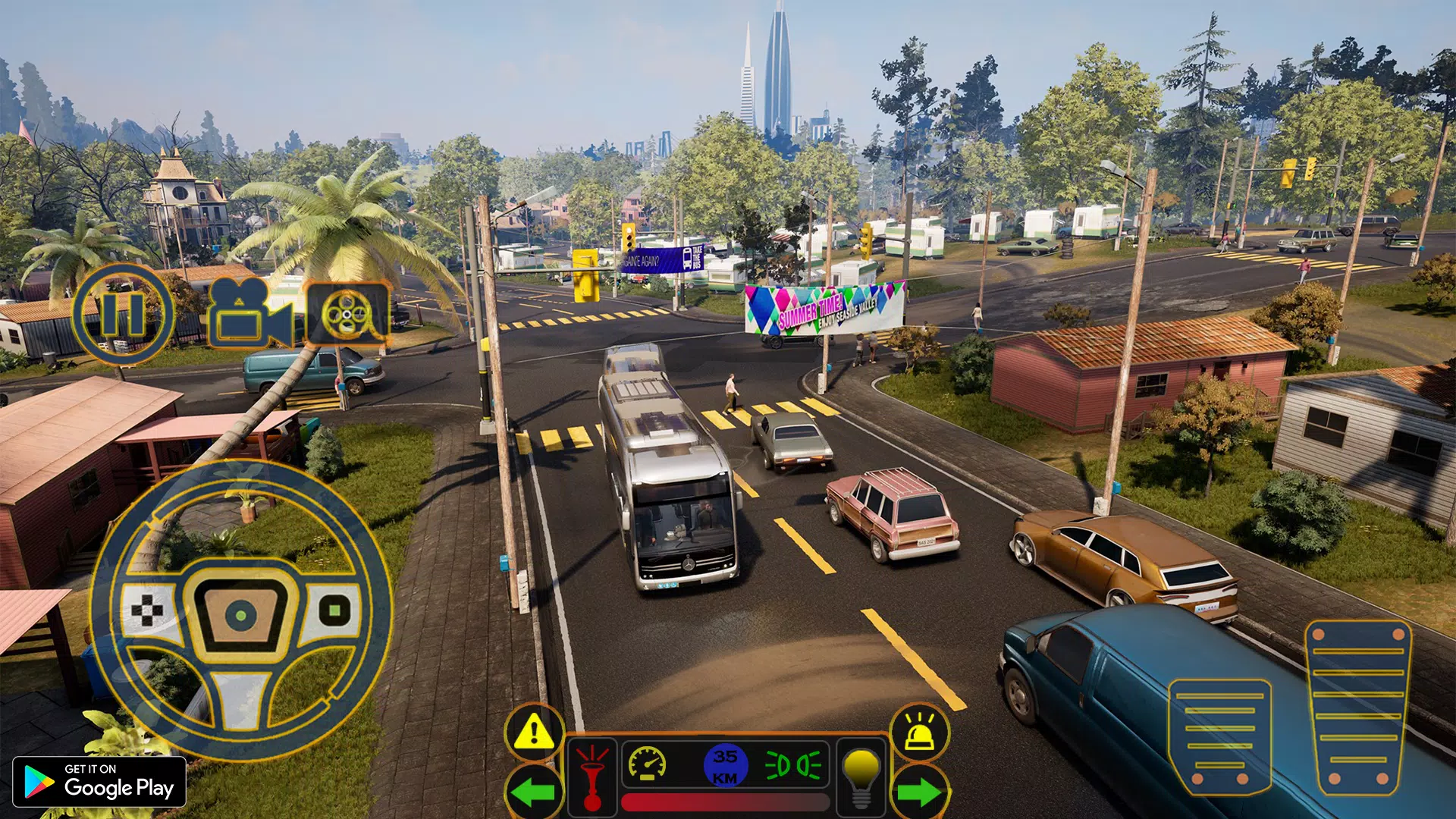Switch on the yellow light bulb button

click(861, 777)
